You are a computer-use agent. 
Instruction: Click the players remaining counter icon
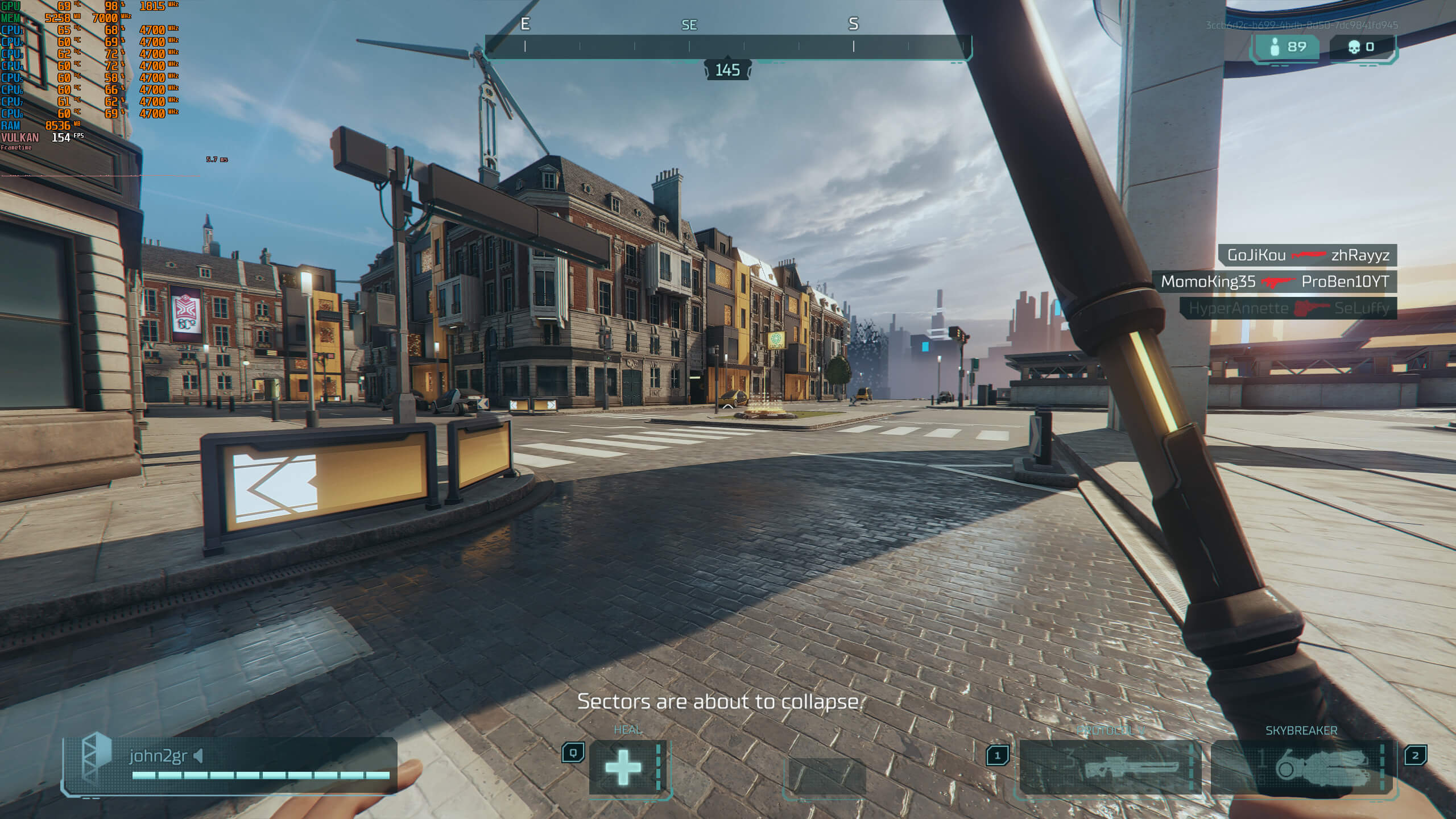click(x=1275, y=47)
